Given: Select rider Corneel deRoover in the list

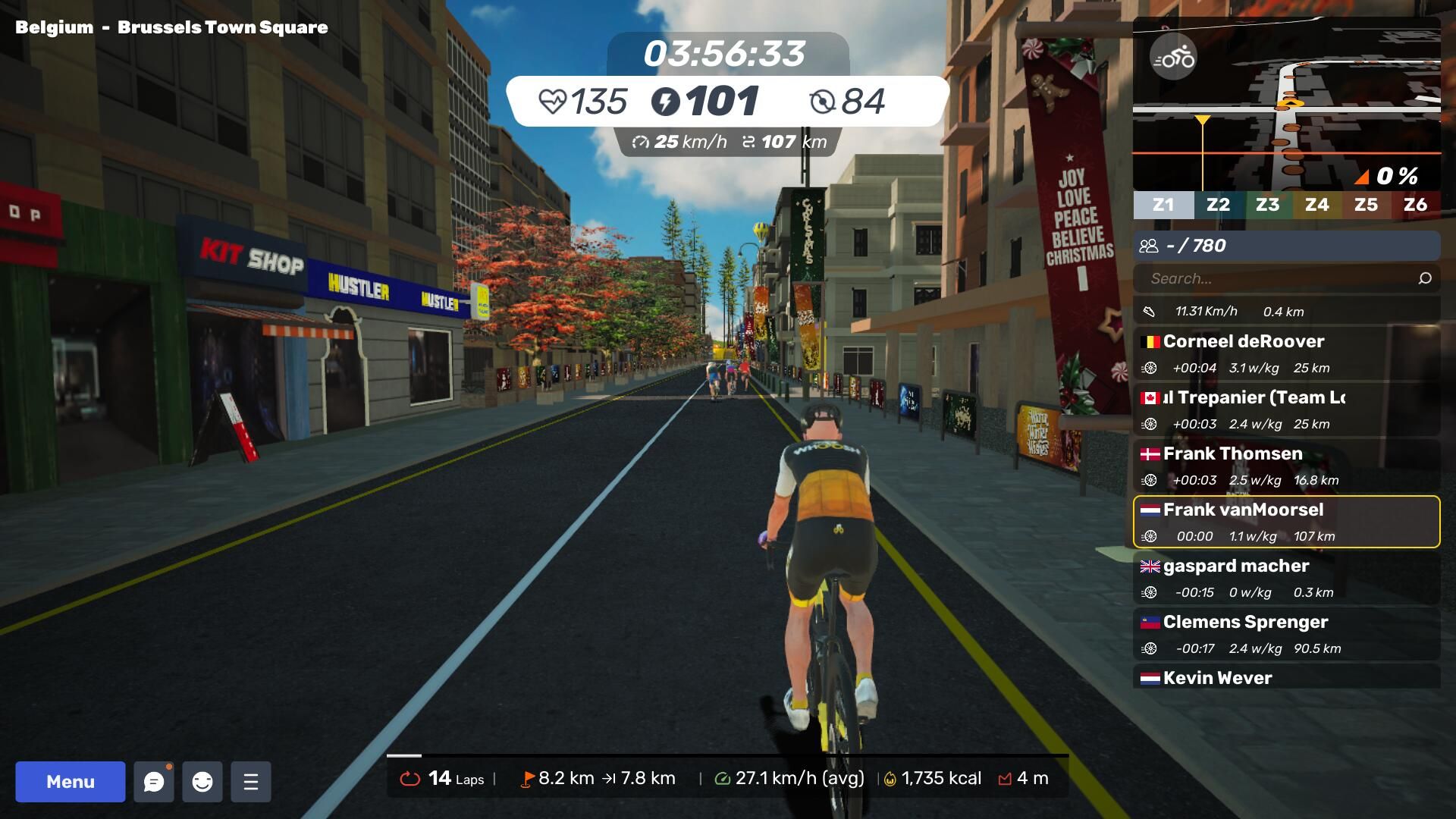Looking at the screenshot, I should pyautogui.click(x=1286, y=354).
